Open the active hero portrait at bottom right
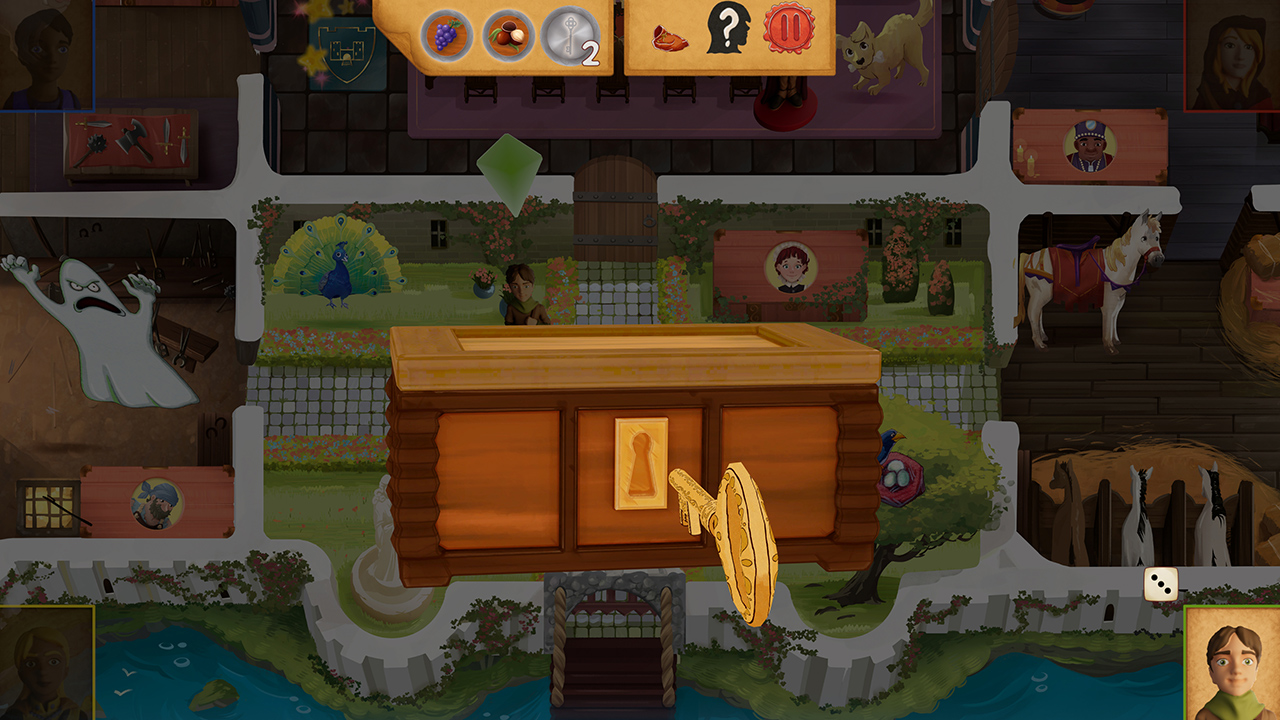1280x720 pixels. coord(1228,671)
